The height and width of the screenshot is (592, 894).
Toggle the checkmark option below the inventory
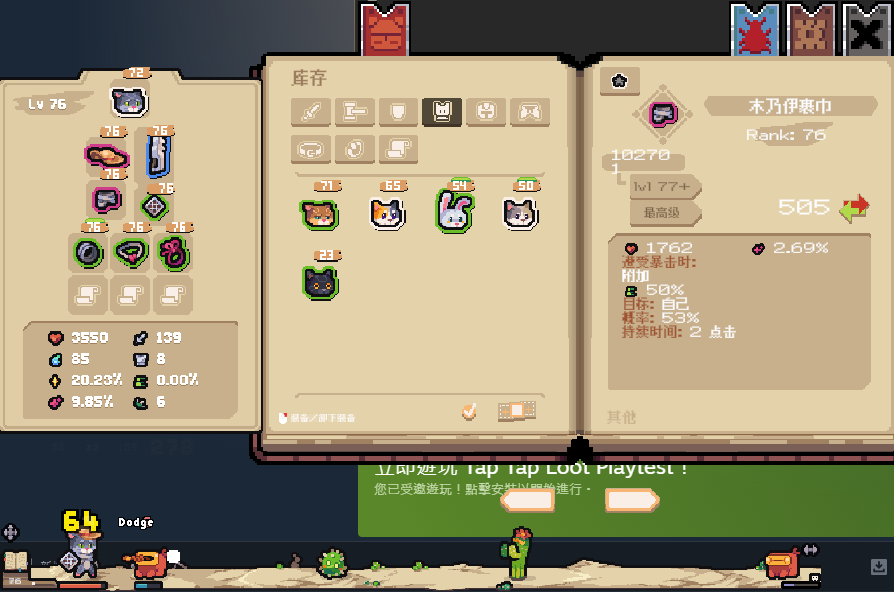coord(469,411)
